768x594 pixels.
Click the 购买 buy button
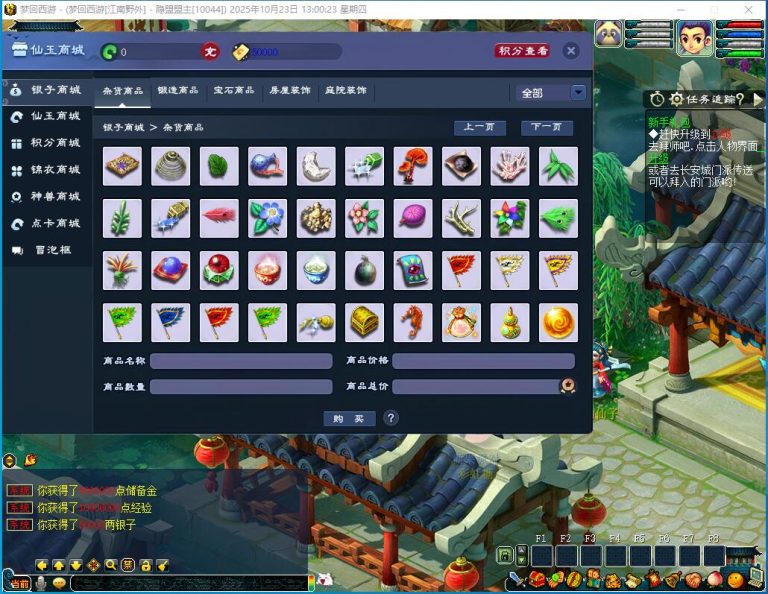pos(349,418)
